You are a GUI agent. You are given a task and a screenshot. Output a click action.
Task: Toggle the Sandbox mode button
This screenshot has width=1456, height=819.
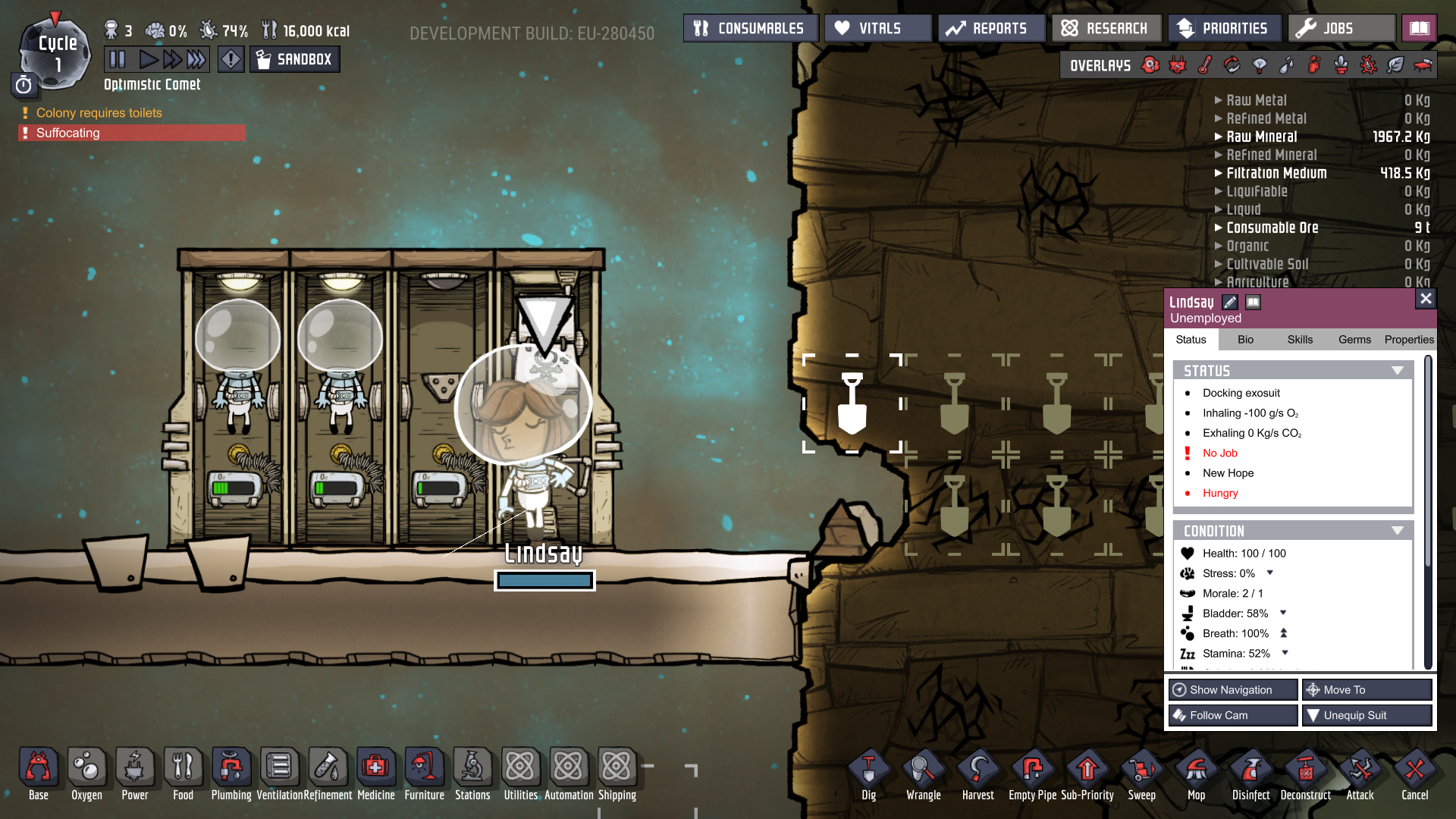pyautogui.click(x=294, y=59)
